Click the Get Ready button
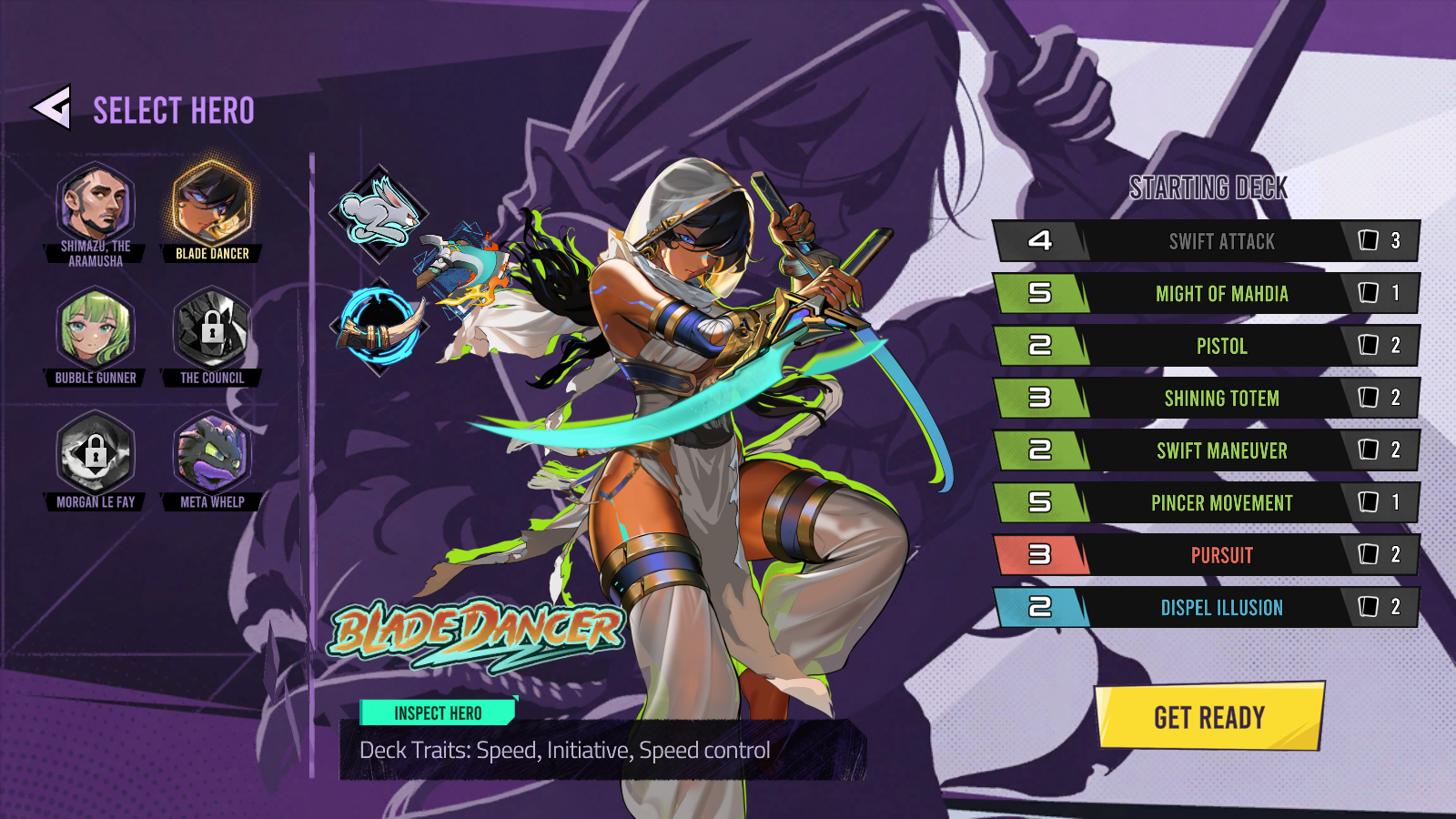The image size is (1456, 819). point(1208,717)
